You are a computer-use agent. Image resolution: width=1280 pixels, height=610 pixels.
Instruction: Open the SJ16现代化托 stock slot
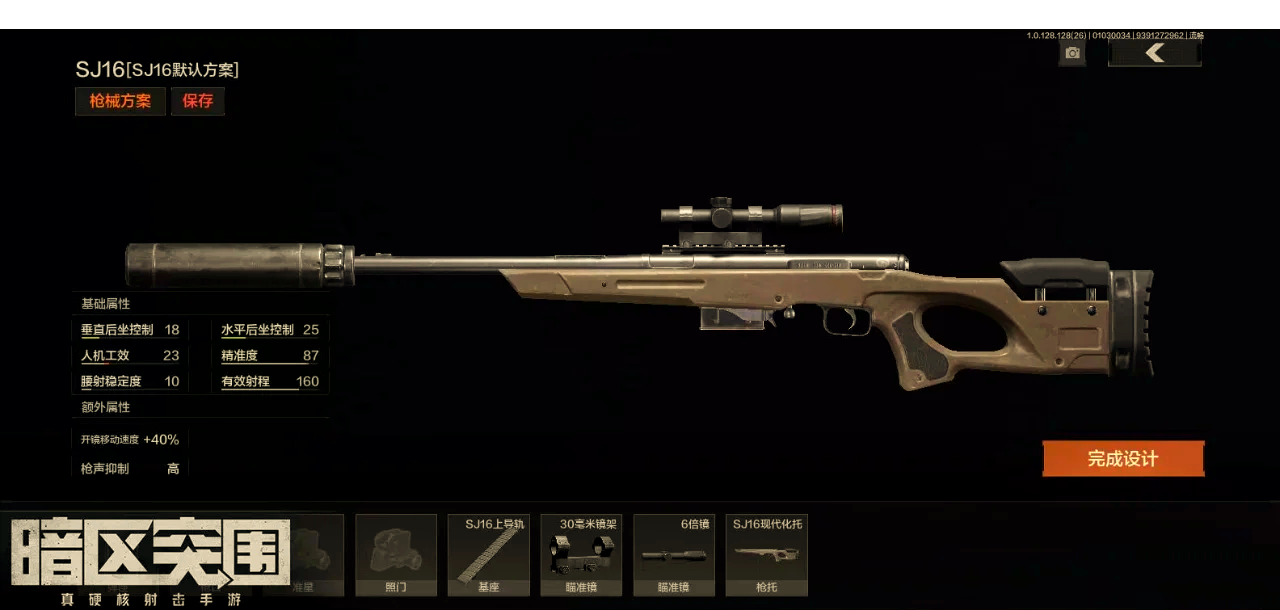pyautogui.click(x=767, y=555)
